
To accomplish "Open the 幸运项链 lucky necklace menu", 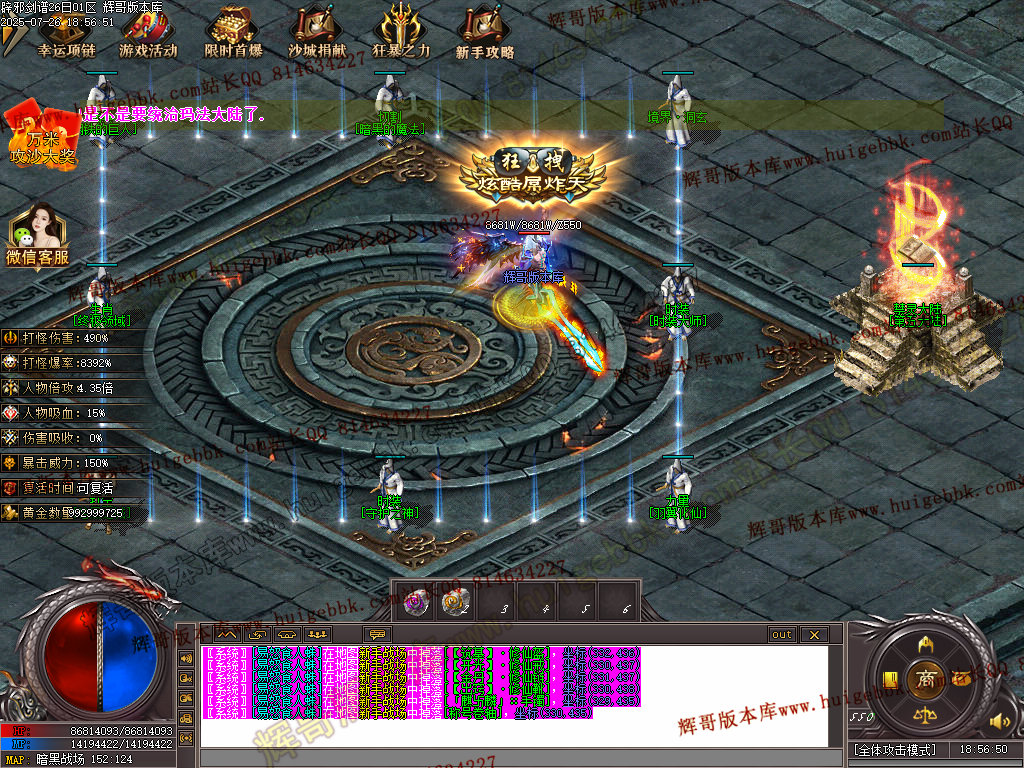I will click(66, 34).
